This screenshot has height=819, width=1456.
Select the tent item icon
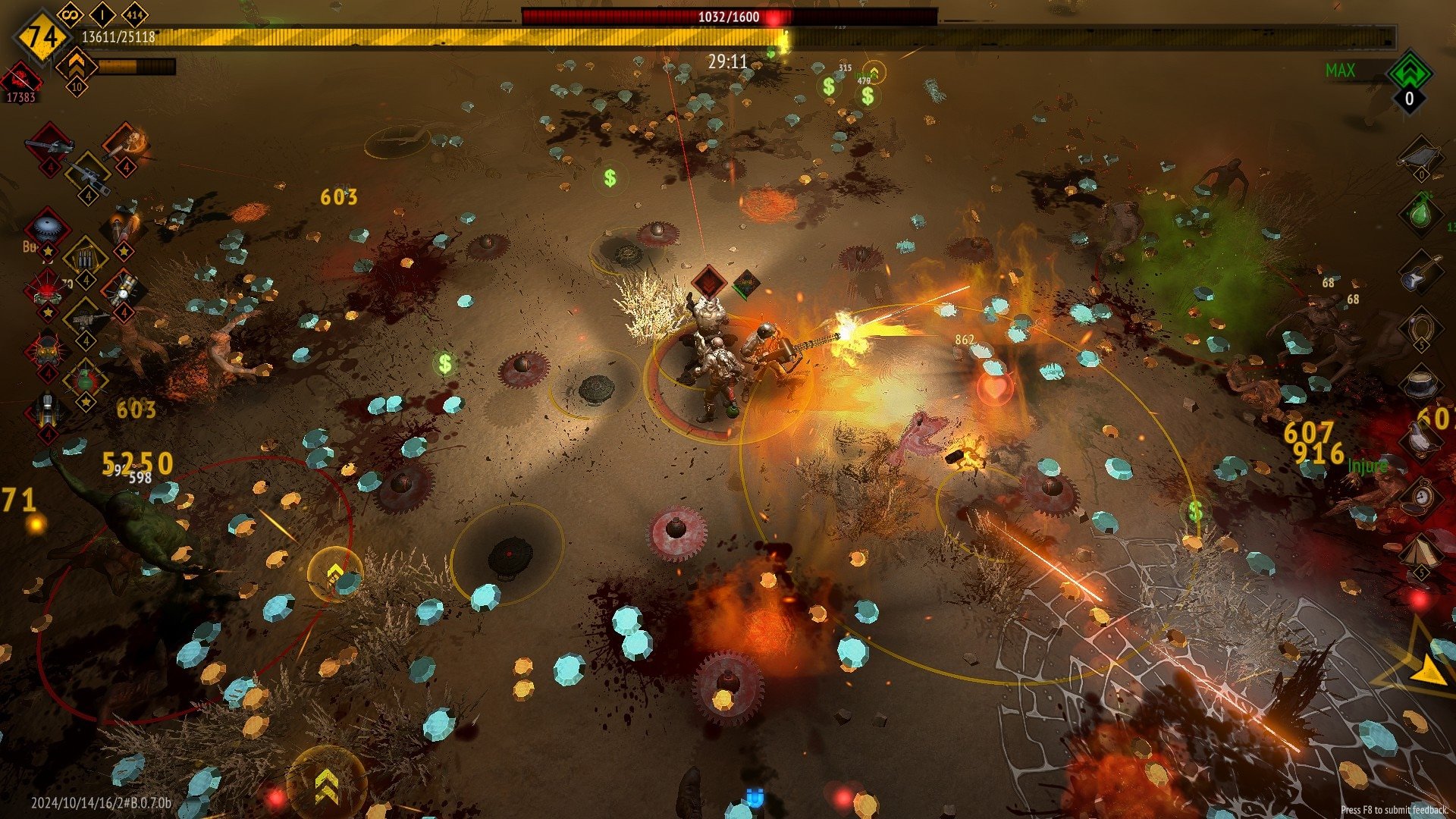[x=1420, y=552]
